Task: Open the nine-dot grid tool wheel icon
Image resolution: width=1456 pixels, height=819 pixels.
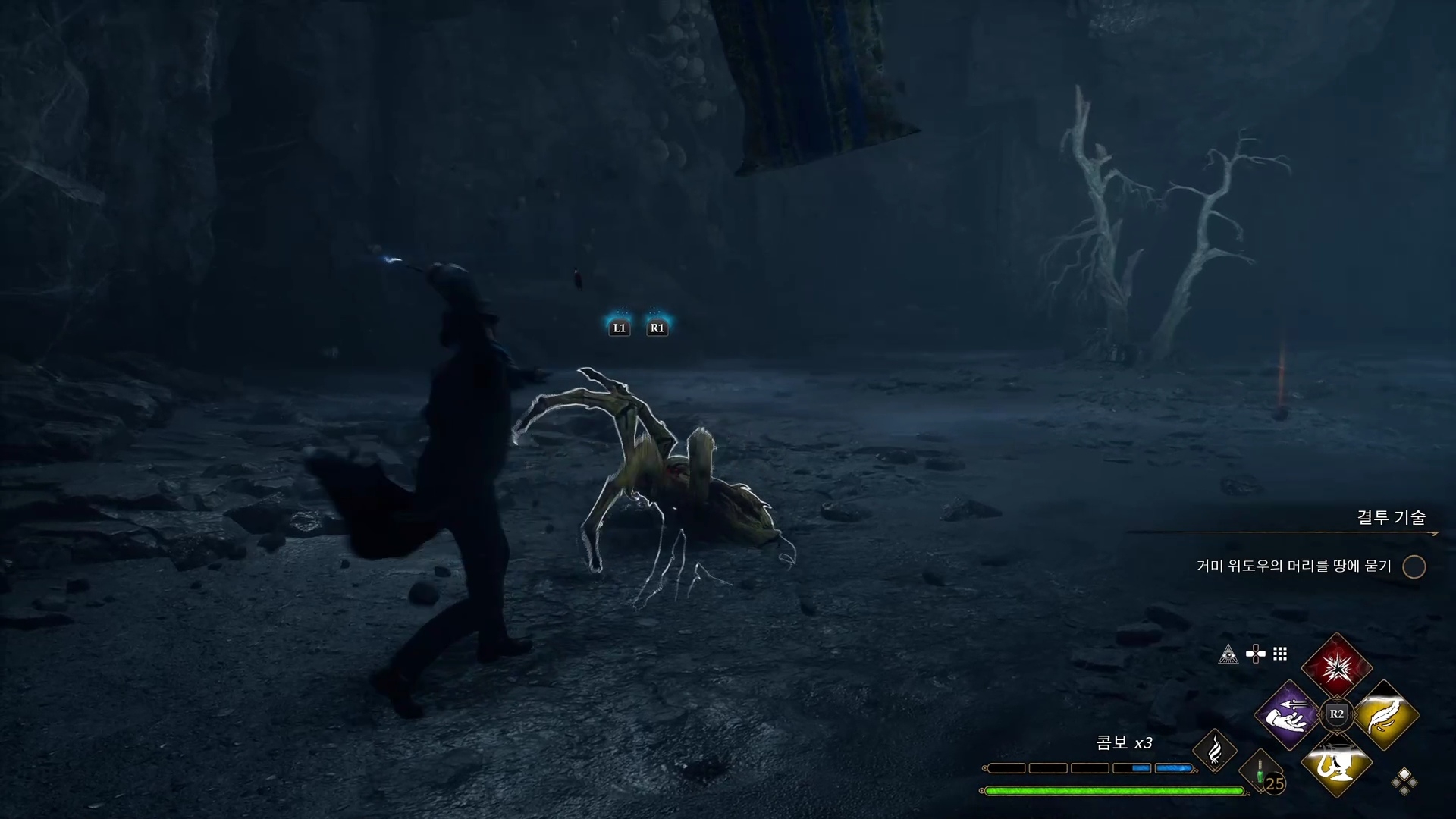Action: pyautogui.click(x=1280, y=654)
